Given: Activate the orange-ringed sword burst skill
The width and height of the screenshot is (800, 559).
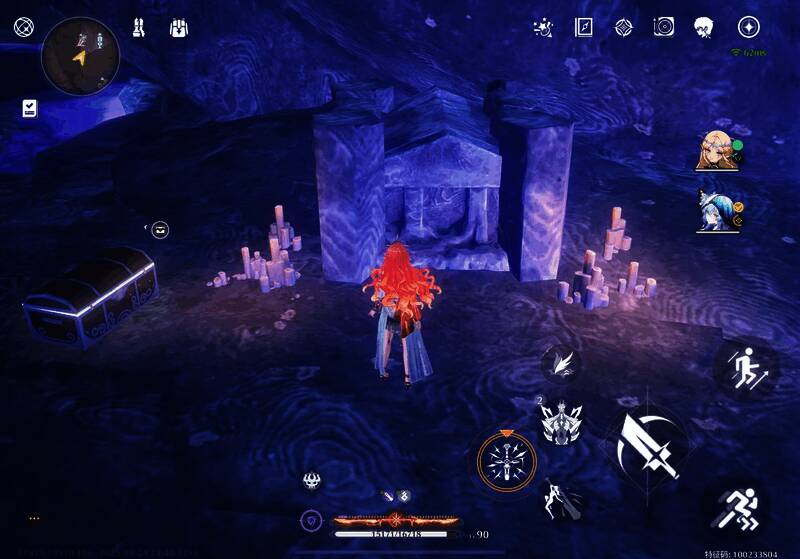Looking at the screenshot, I should [506, 460].
